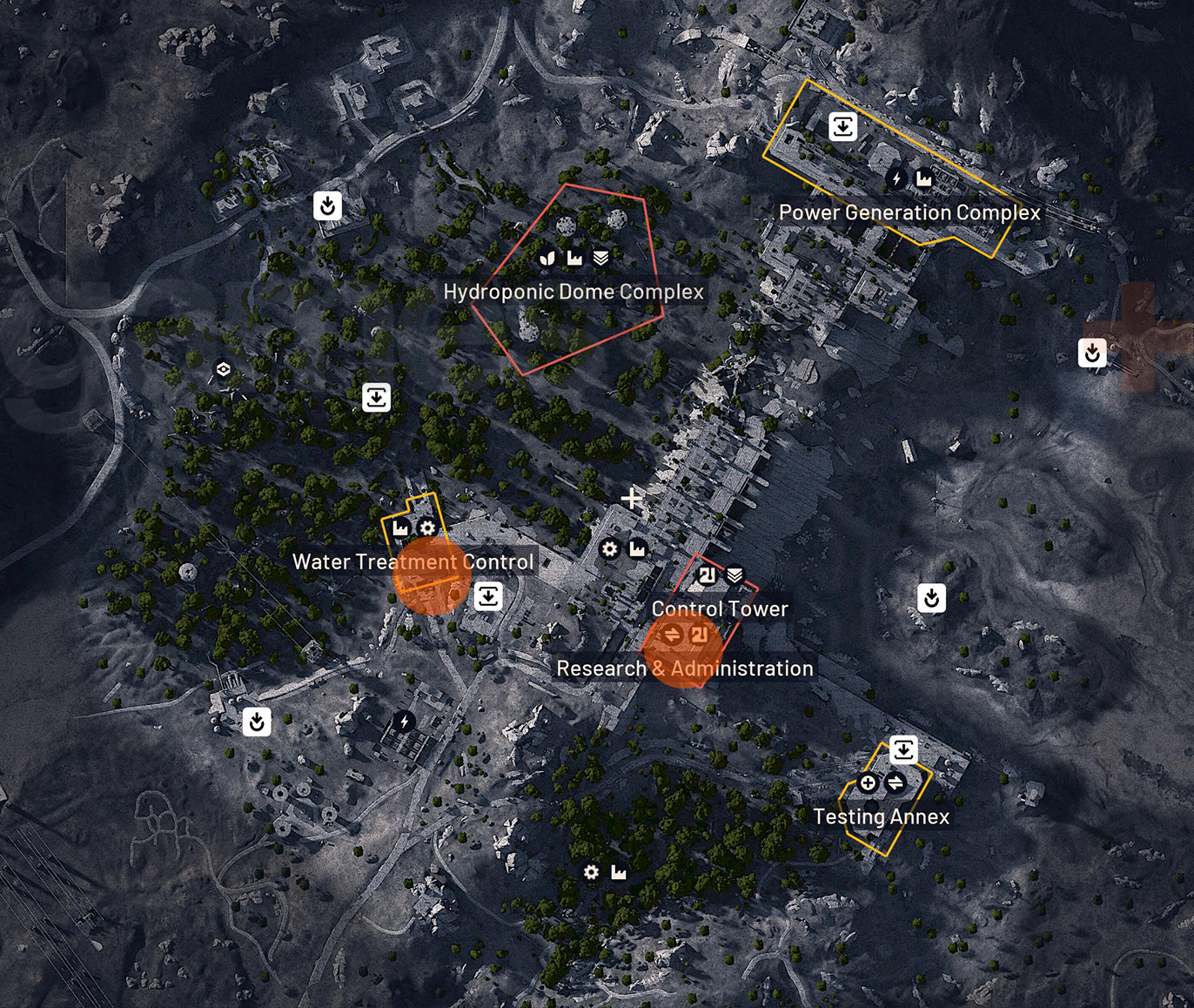This screenshot has height=1008, width=1194.
Task: Select the chevrons icon next to Control Tower
Action: [x=735, y=575]
